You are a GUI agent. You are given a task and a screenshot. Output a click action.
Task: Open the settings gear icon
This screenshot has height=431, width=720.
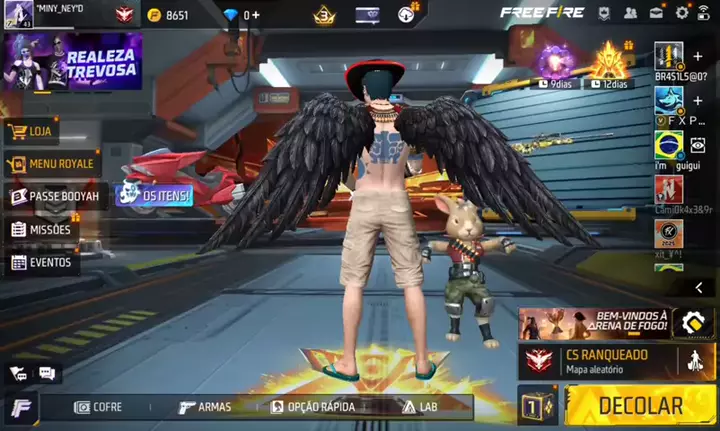(x=682, y=13)
